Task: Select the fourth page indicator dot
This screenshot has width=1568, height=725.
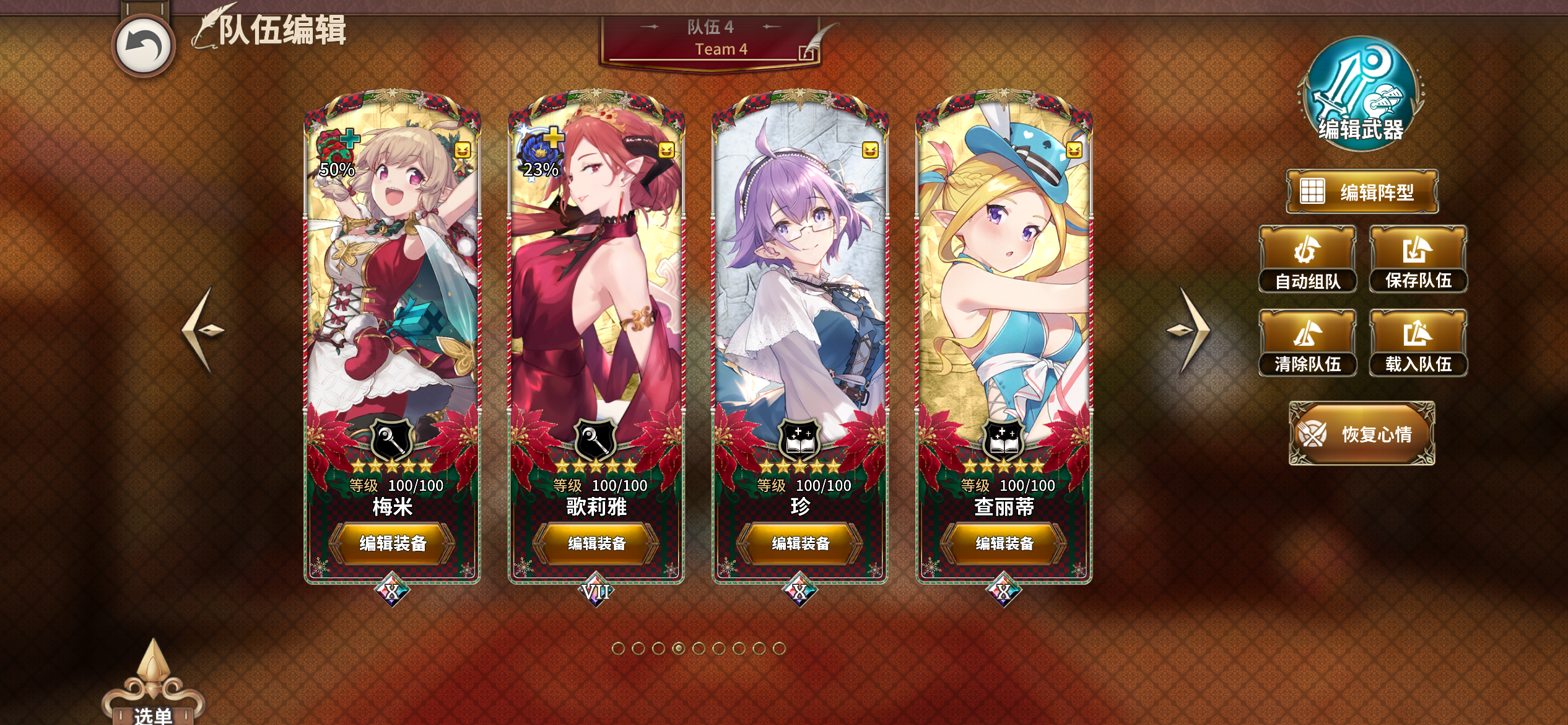Action: tap(678, 648)
